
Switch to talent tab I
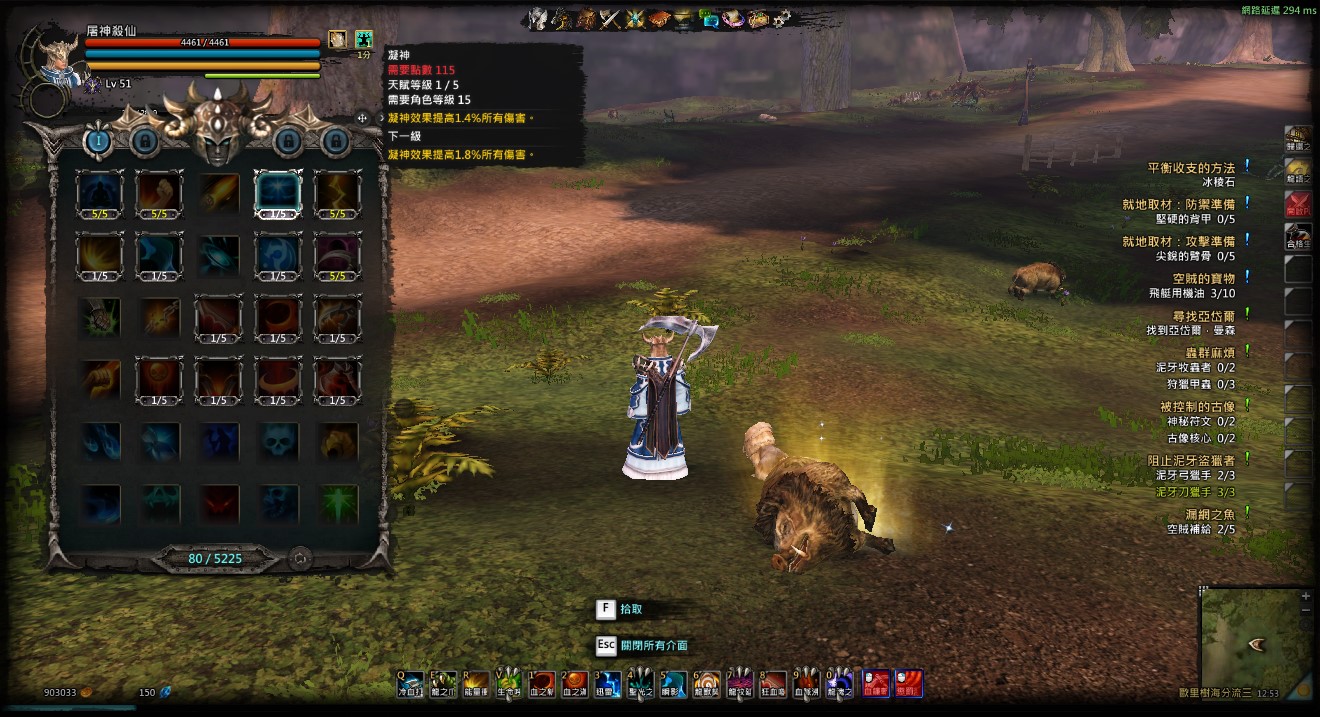coord(98,141)
